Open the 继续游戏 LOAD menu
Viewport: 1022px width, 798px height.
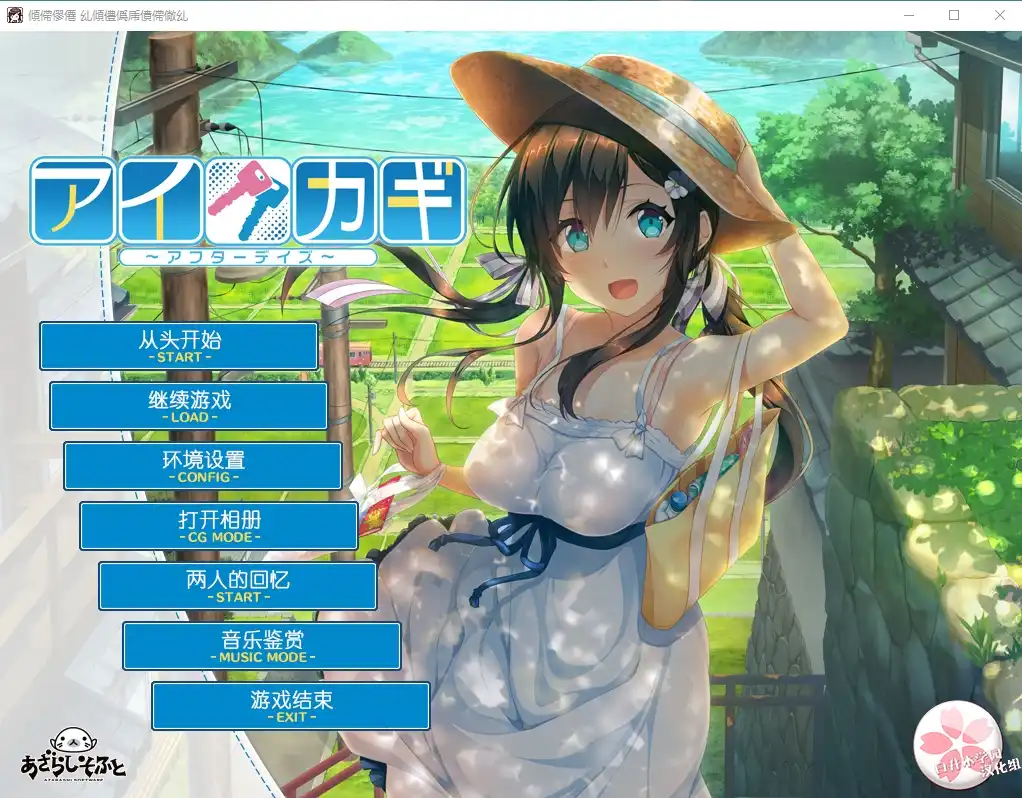(189, 406)
